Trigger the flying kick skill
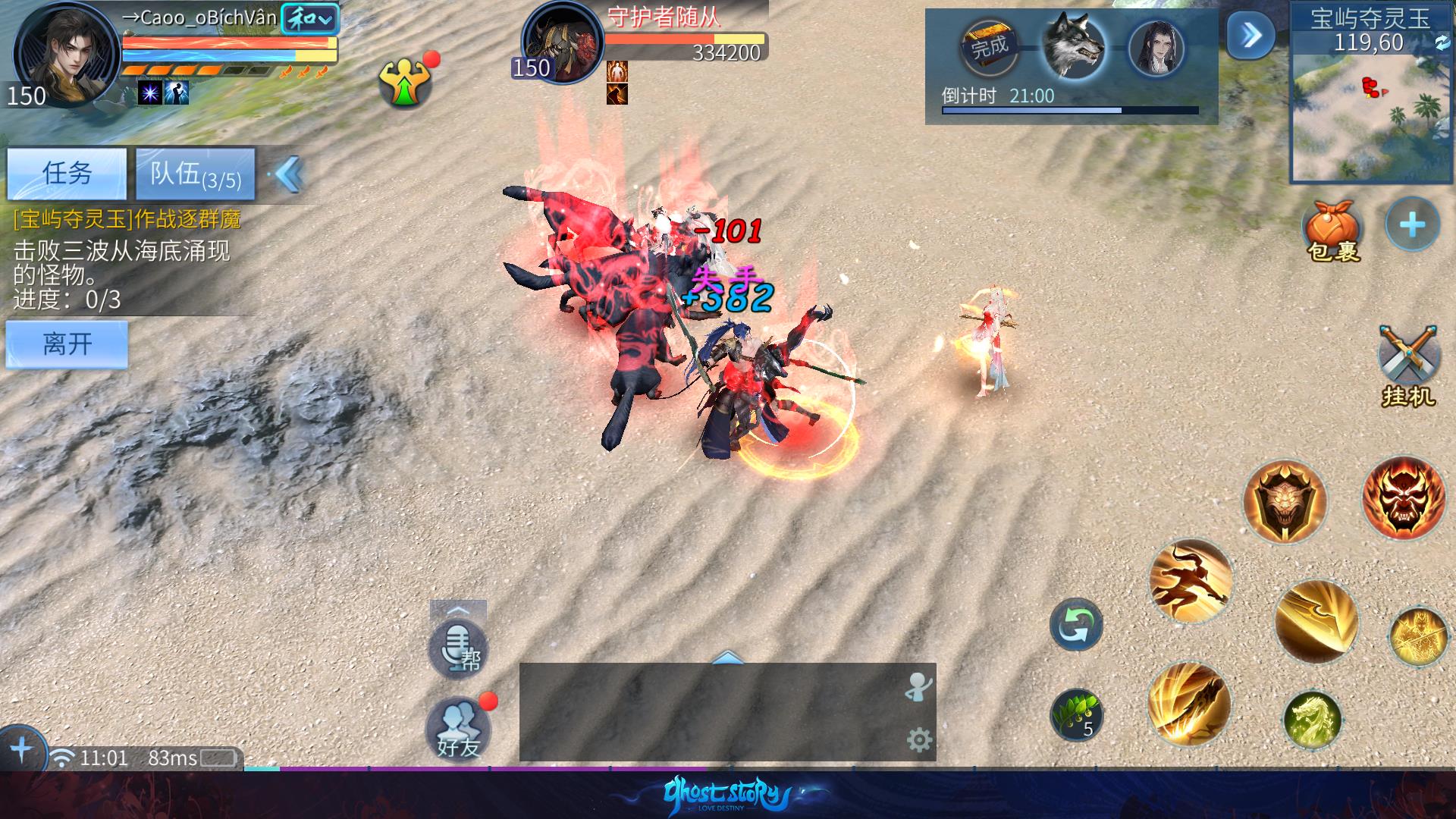Image resolution: width=1456 pixels, height=819 pixels. 1190,582
